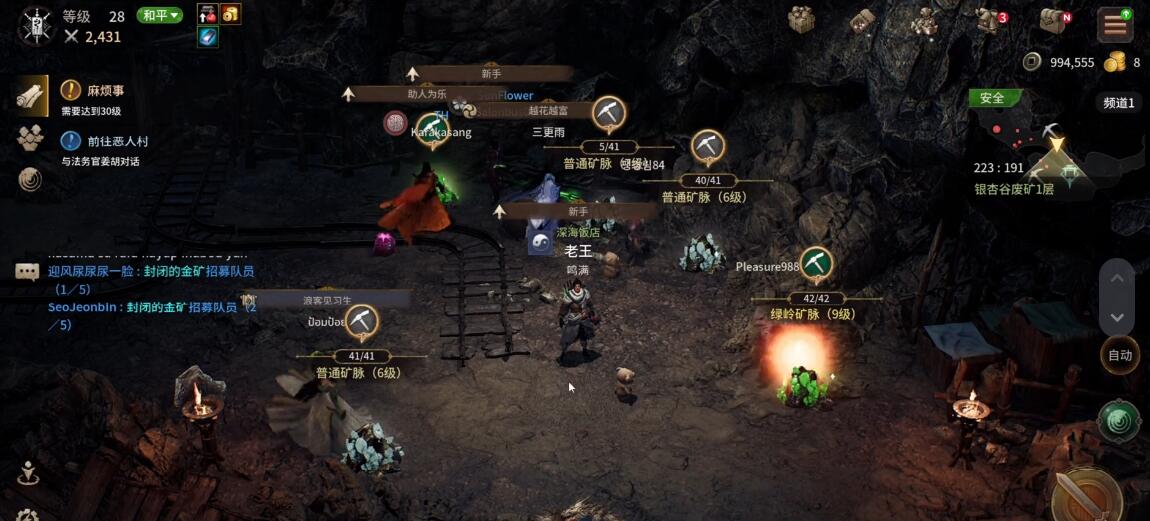Click the up arrow on the scroll pill
This screenshot has height=521, width=1150.
click(x=1117, y=278)
